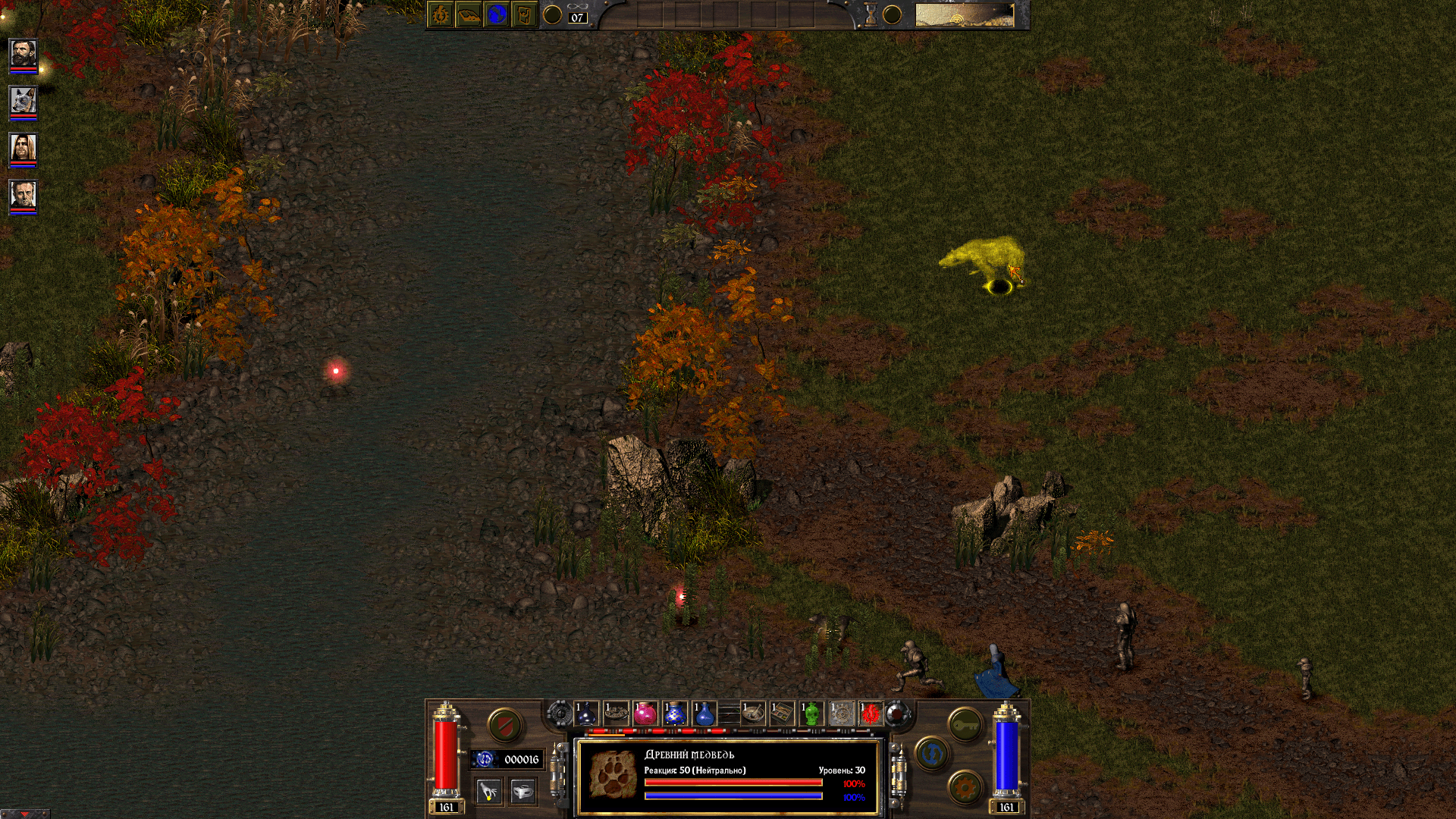Open the logbook book icon on top toolbar

[468, 14]
